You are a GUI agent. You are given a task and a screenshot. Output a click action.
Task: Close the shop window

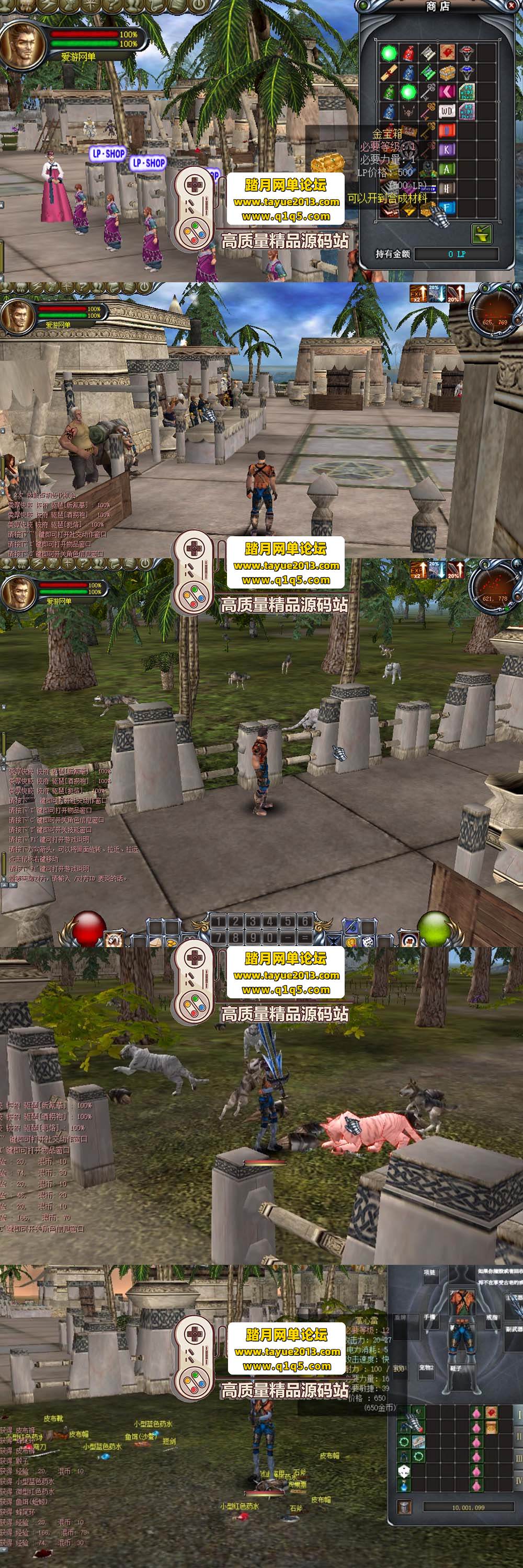(511, 5)
